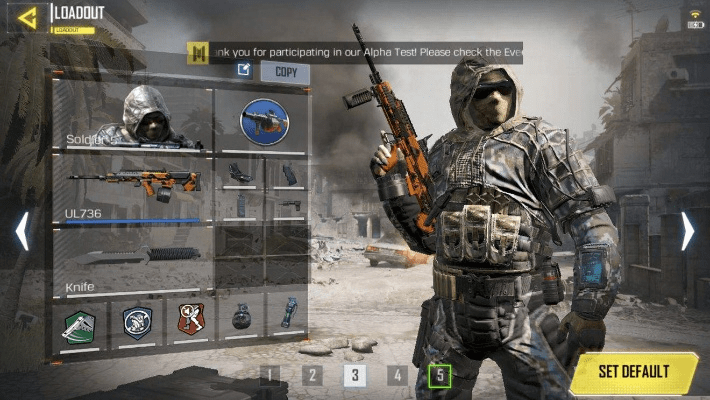Open the green perk slot
The width and height of the screenshot is (710, 400).
[79, 321]
